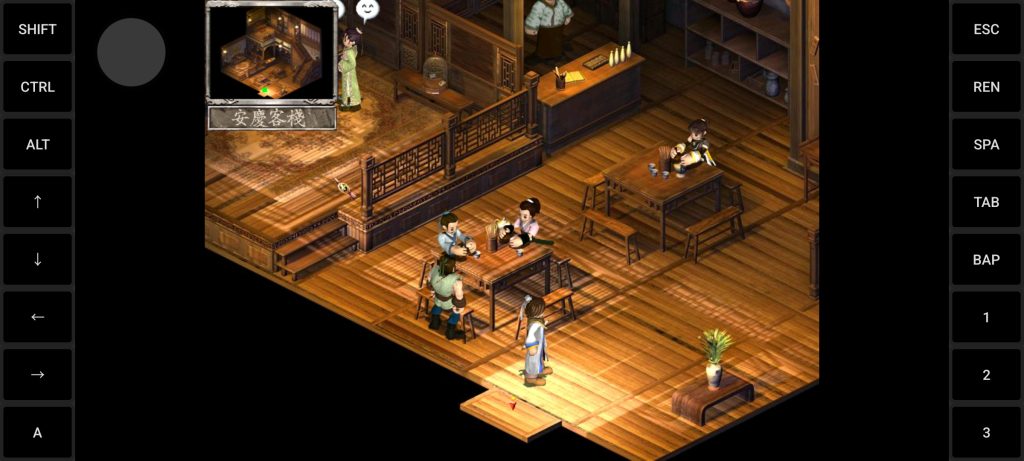This screenshot has height=461, width=1024.
Task: Tap the REN overlay button
Action: pyautogui.click(x=986, y=87)
